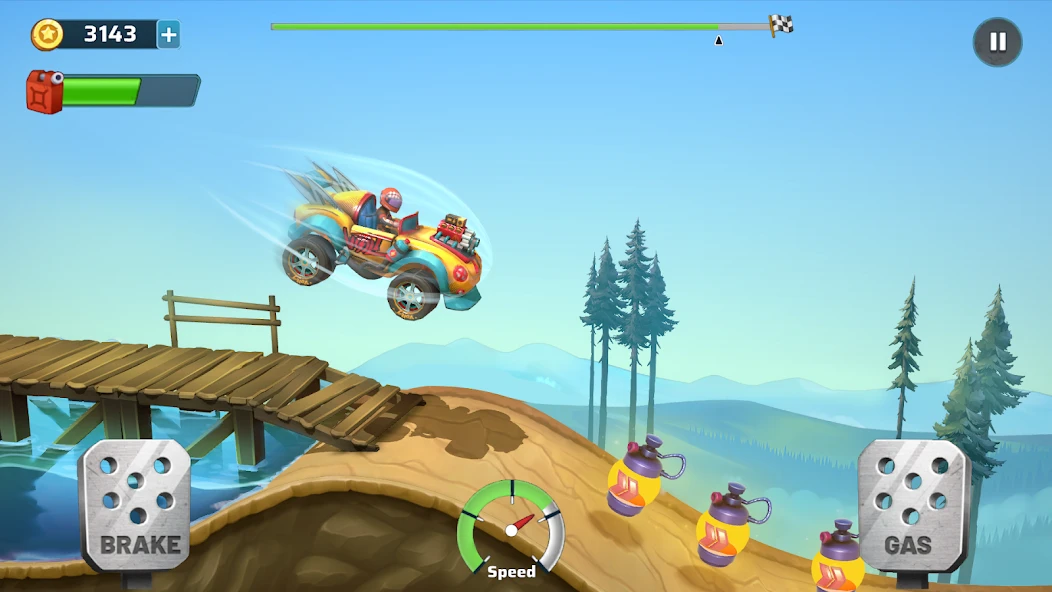This screenshot has width=1052, height=592.
Task: Add more coins with plus button
Action: tap(169, 35)
